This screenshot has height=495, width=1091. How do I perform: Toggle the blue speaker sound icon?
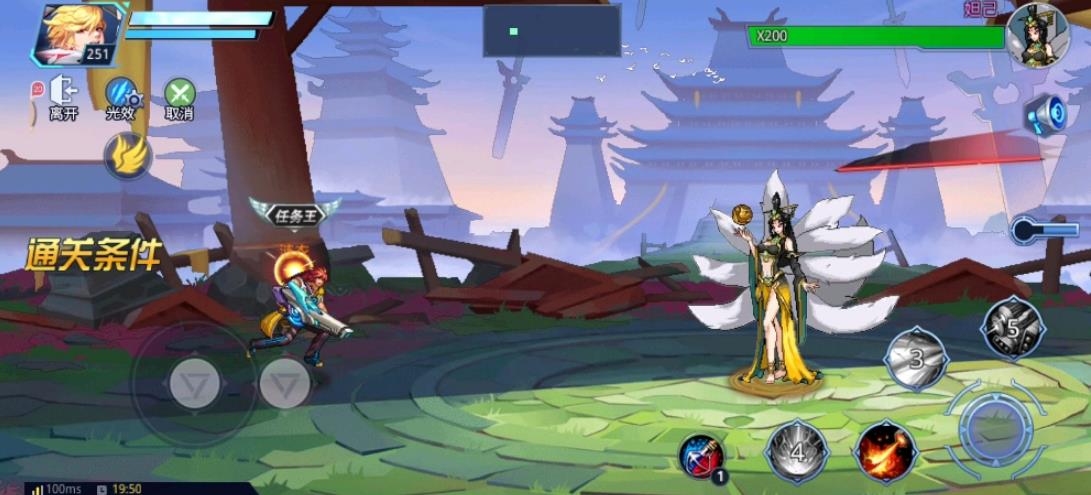coord(1047,114)
